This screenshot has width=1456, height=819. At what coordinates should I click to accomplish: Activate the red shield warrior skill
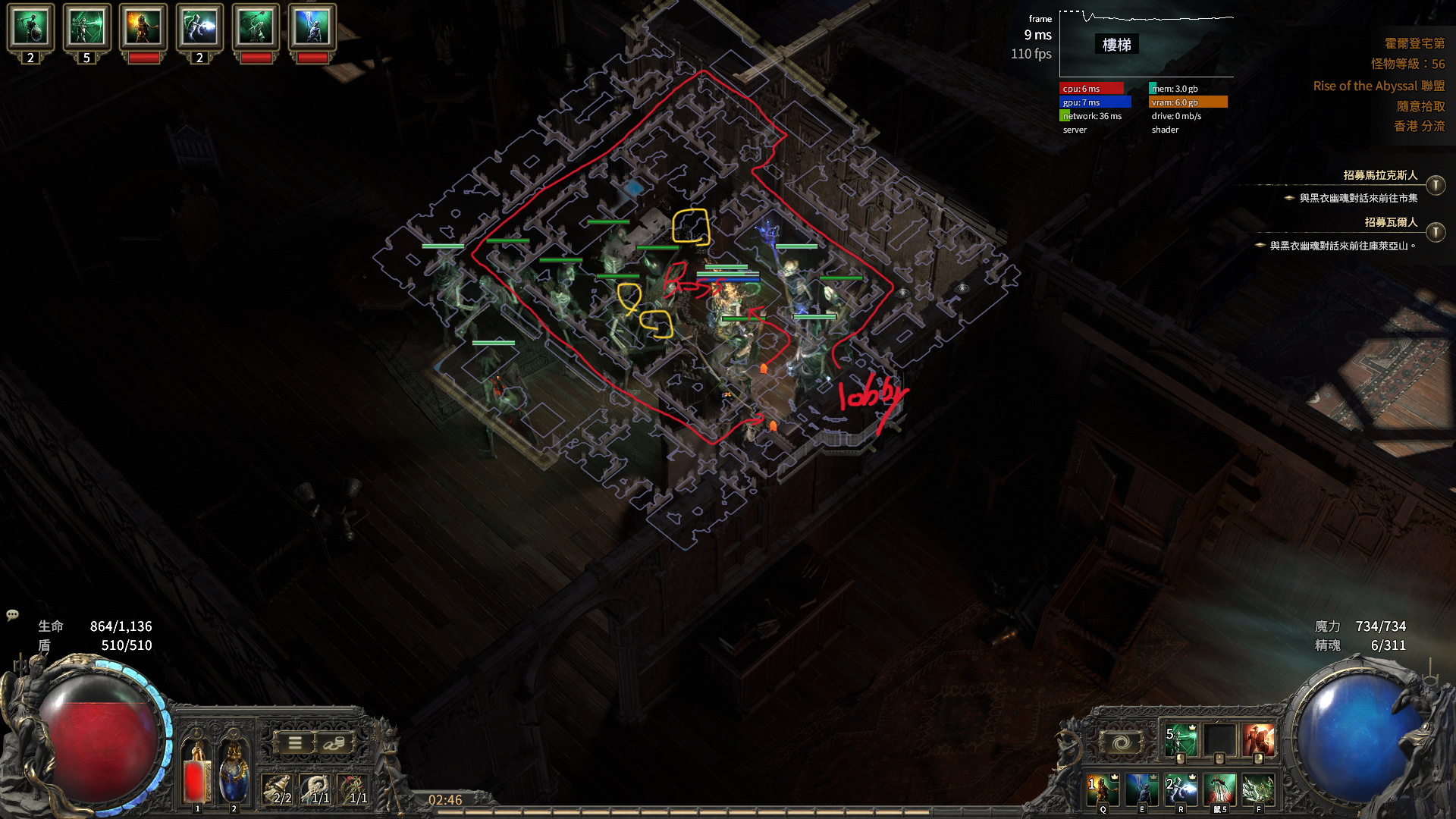[x=1258, y=741]
